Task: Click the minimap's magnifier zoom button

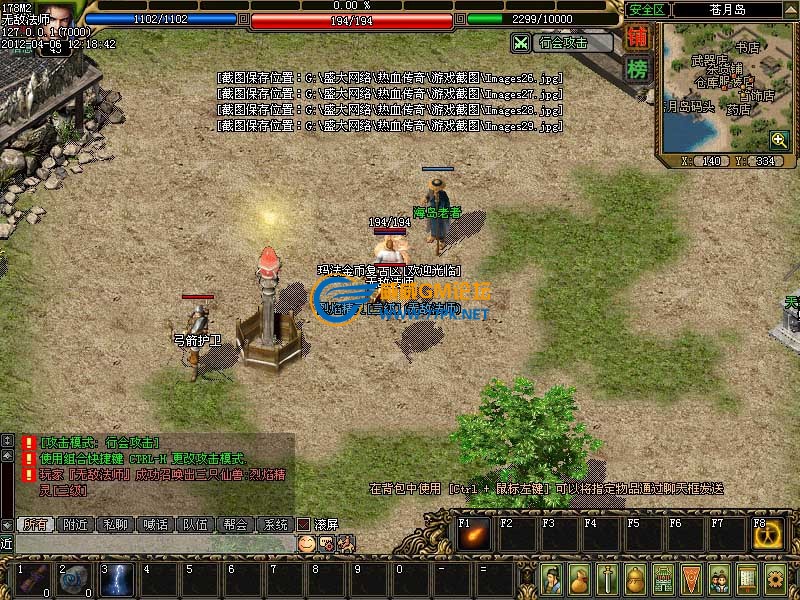Action: click(778, 140)
